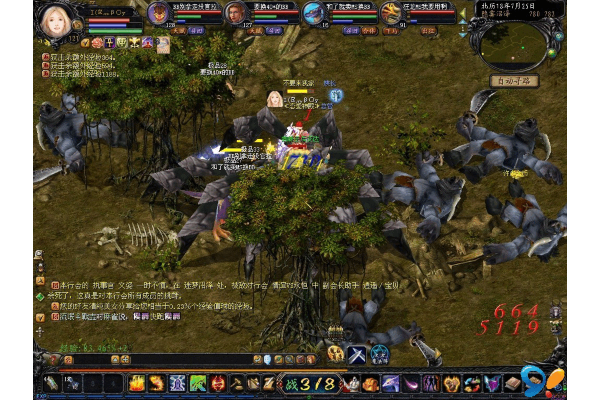Viewport: 600px width, 400px height.
Task: Select the leftmost party member portrait
Action: coord(159,13)
